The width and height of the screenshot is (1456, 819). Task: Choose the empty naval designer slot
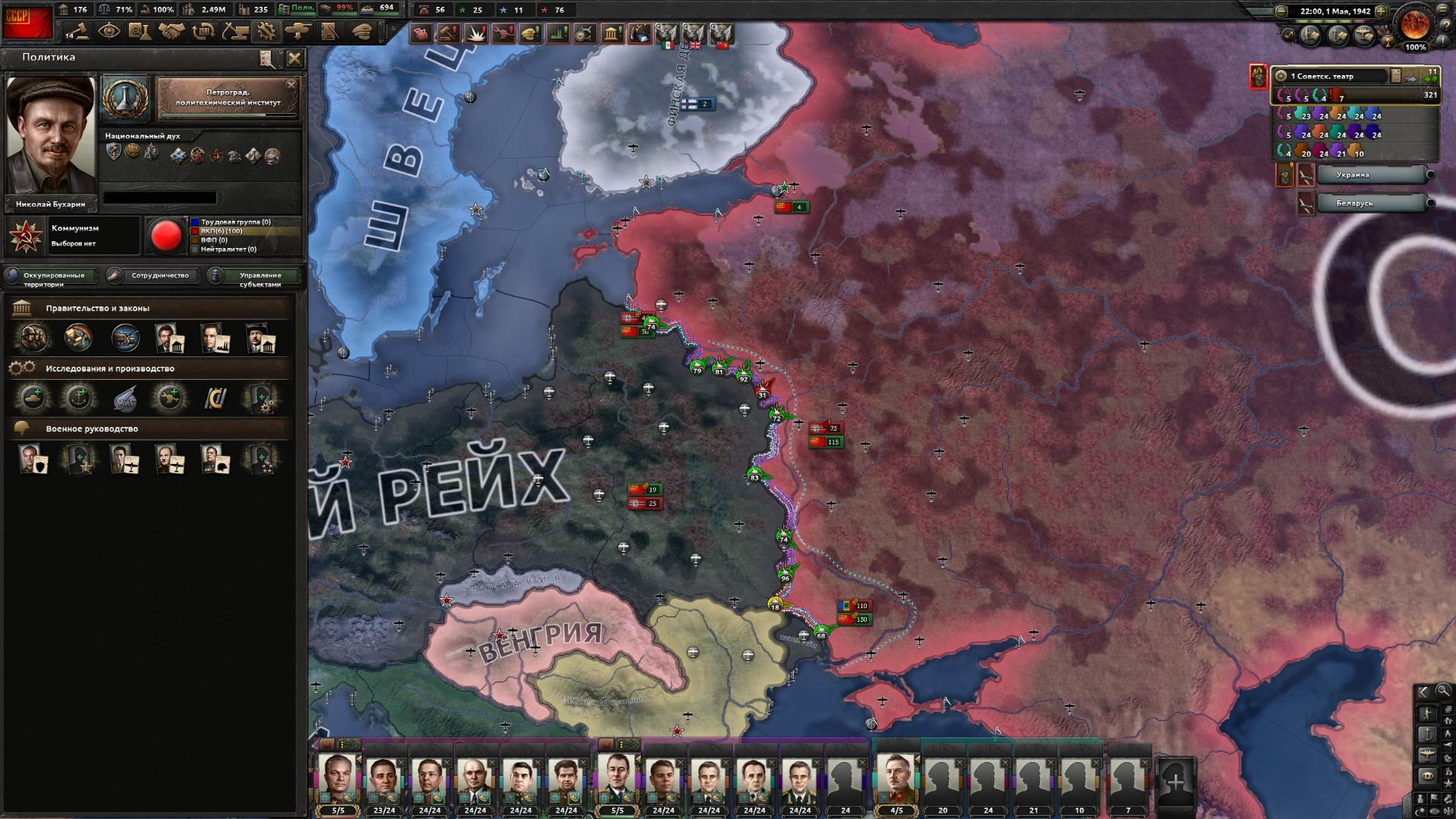79,398
